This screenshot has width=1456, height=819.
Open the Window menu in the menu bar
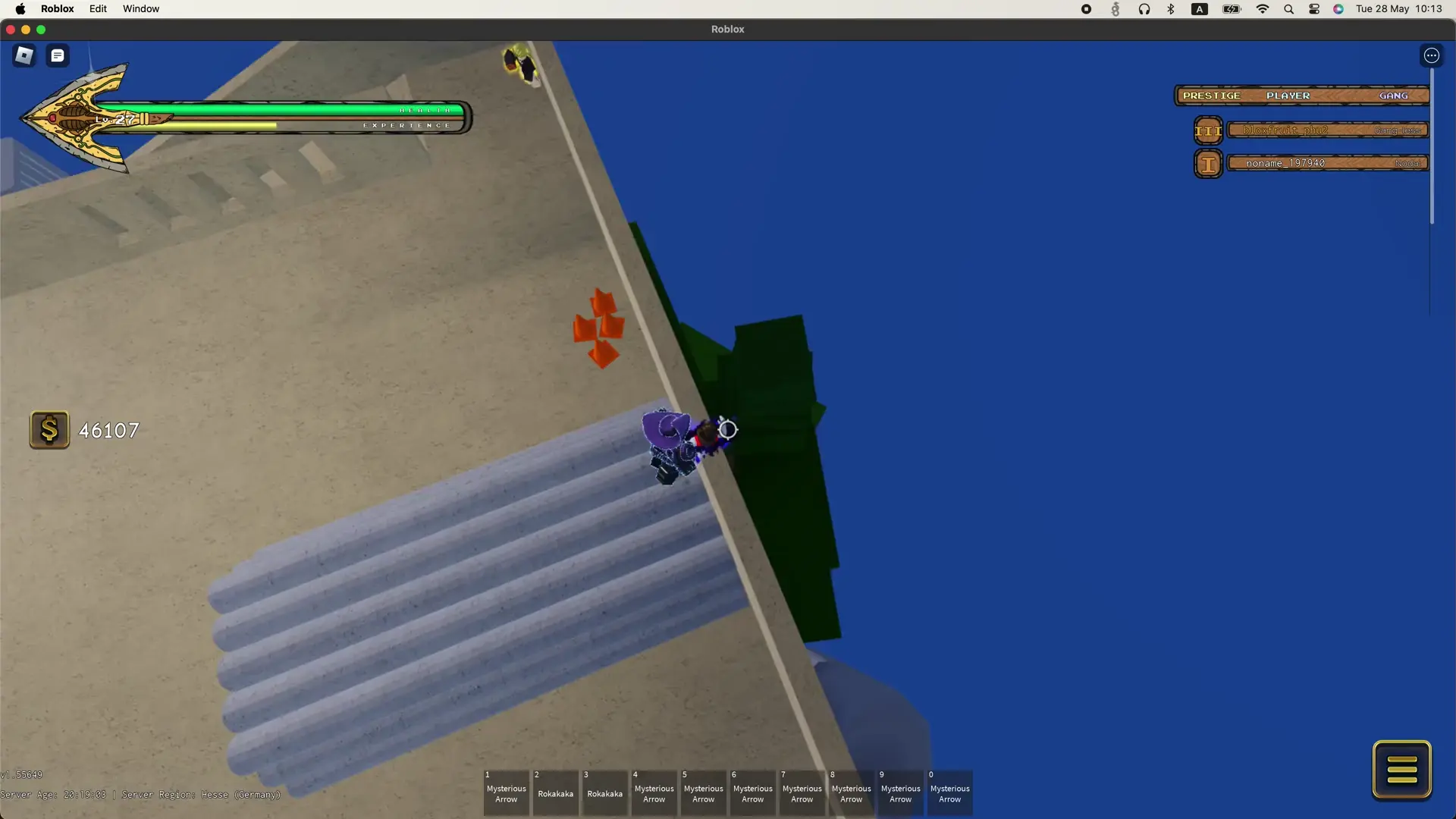pos(140,8)
